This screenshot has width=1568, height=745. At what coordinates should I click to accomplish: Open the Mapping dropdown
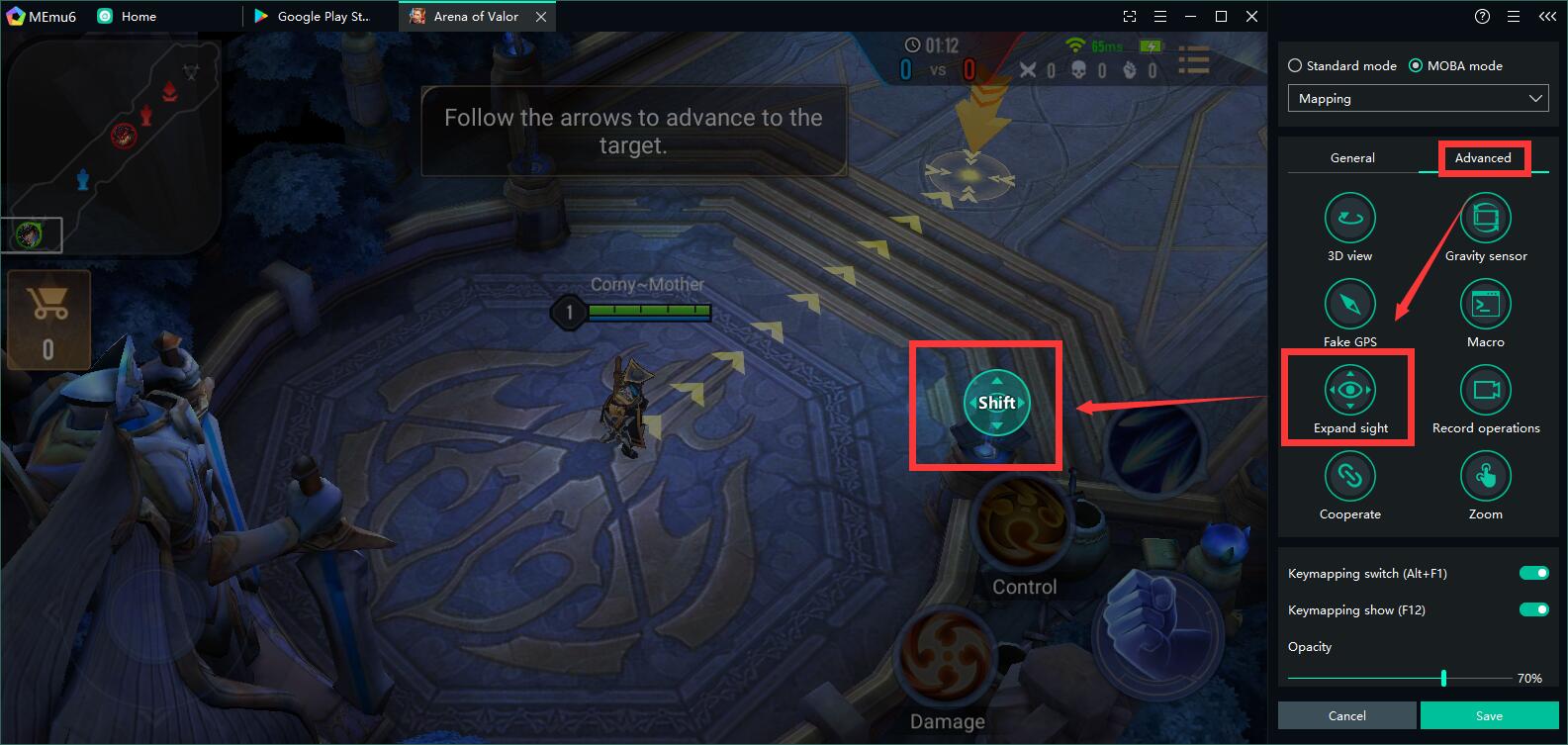1417,99
